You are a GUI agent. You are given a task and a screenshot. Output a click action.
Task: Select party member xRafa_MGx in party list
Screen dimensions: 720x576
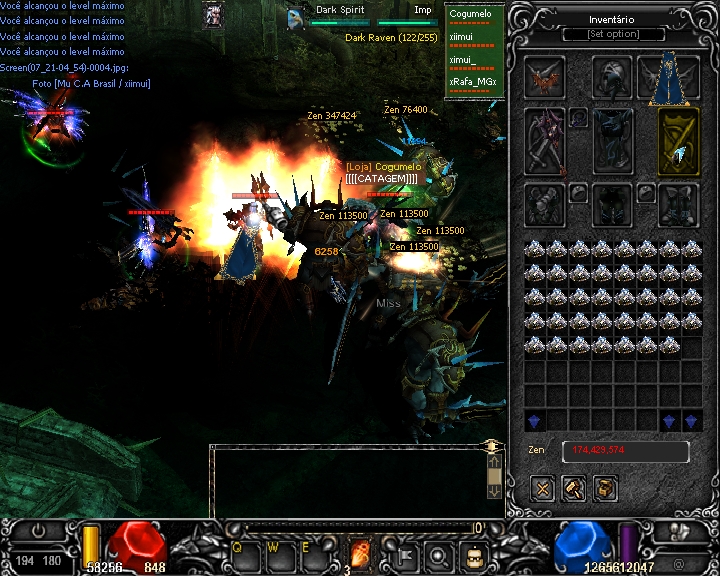pos(473,81)
